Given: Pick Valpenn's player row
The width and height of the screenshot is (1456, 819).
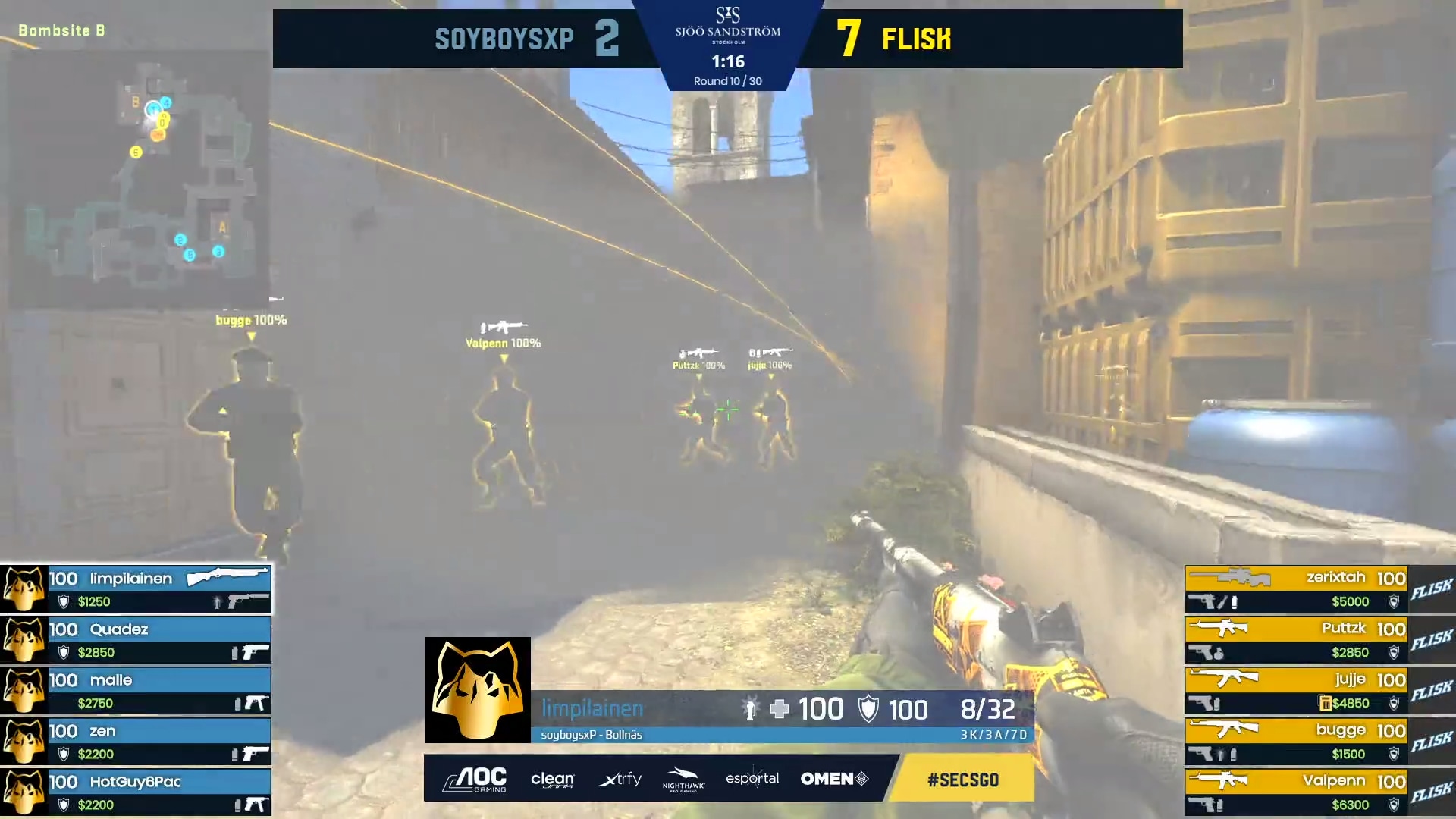Looking at the screenshot, I should (x=1297, y=792).
